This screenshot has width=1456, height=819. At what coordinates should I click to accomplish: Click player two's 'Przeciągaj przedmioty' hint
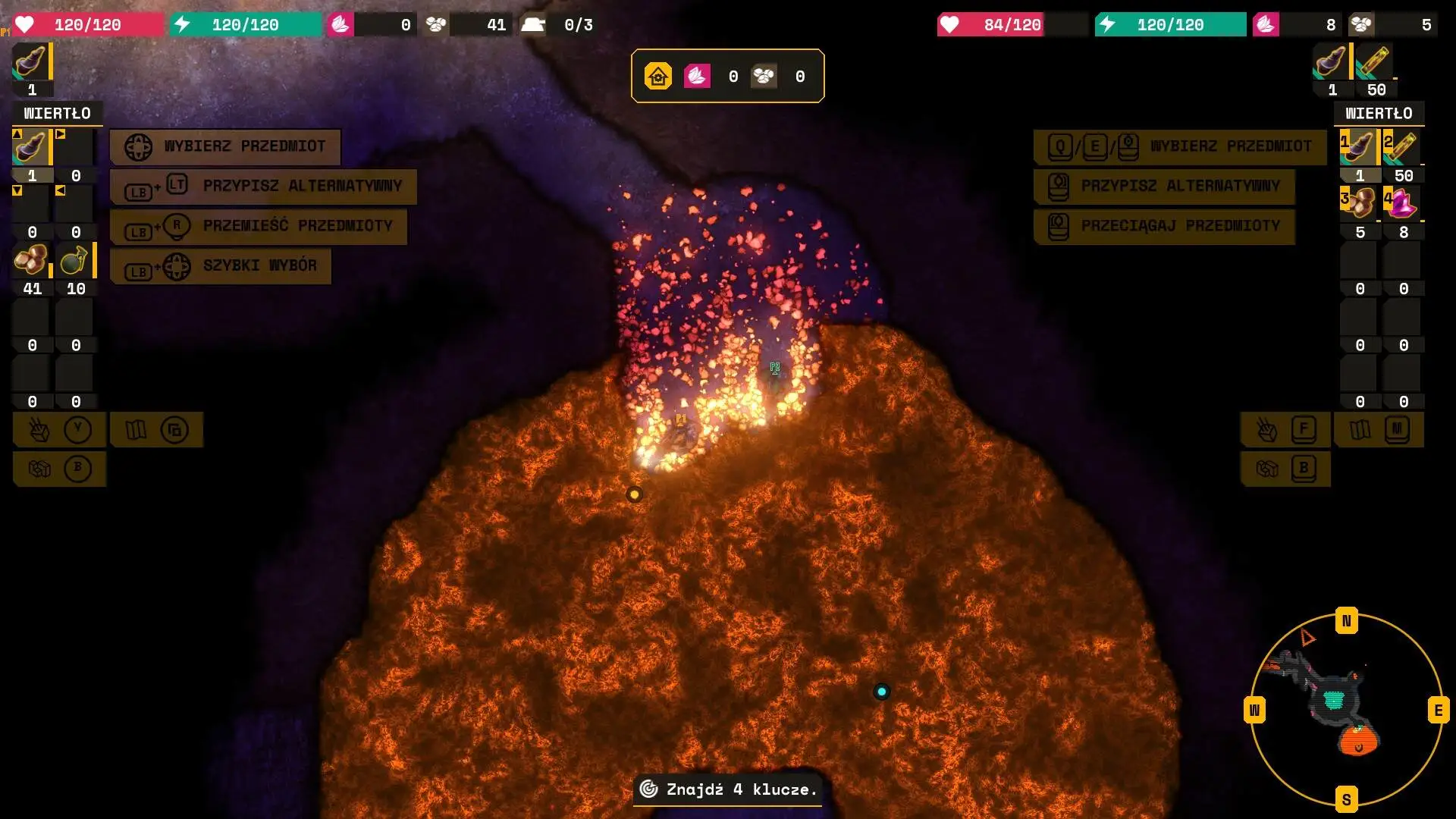point(1164,226)
